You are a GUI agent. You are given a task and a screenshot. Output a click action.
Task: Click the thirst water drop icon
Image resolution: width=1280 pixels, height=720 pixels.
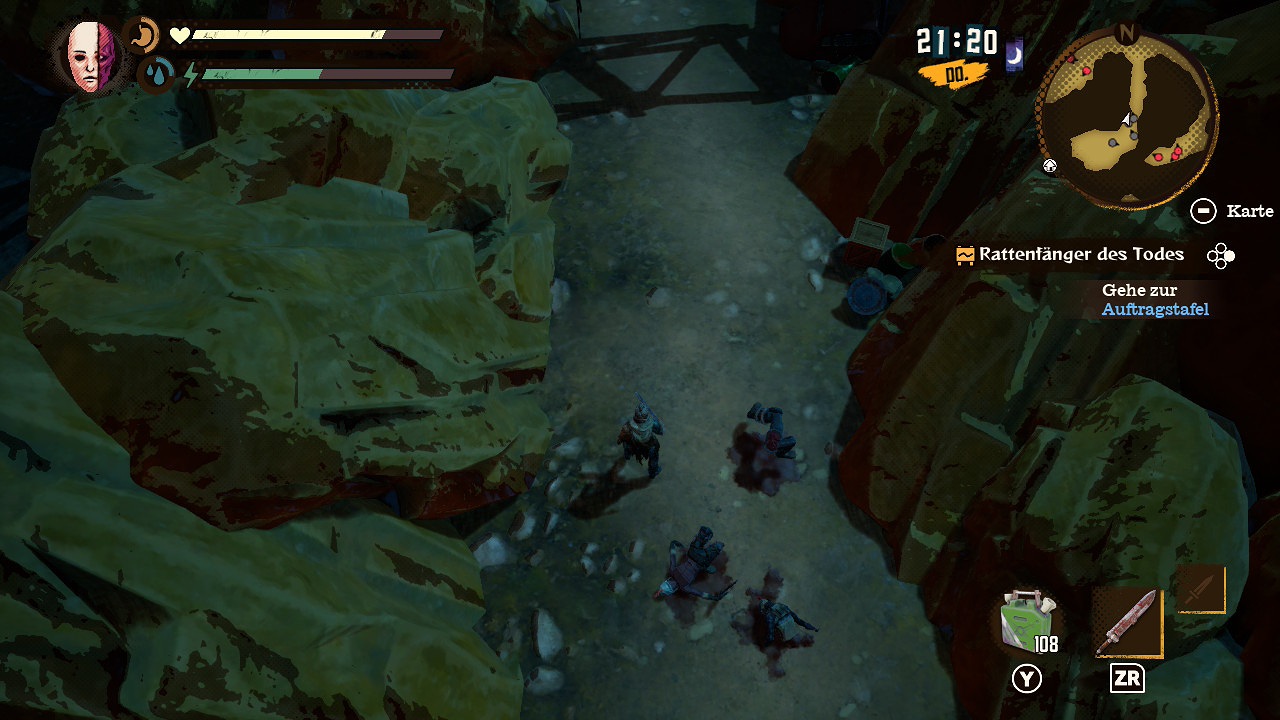pyautogui.click(x=156, y=74)
